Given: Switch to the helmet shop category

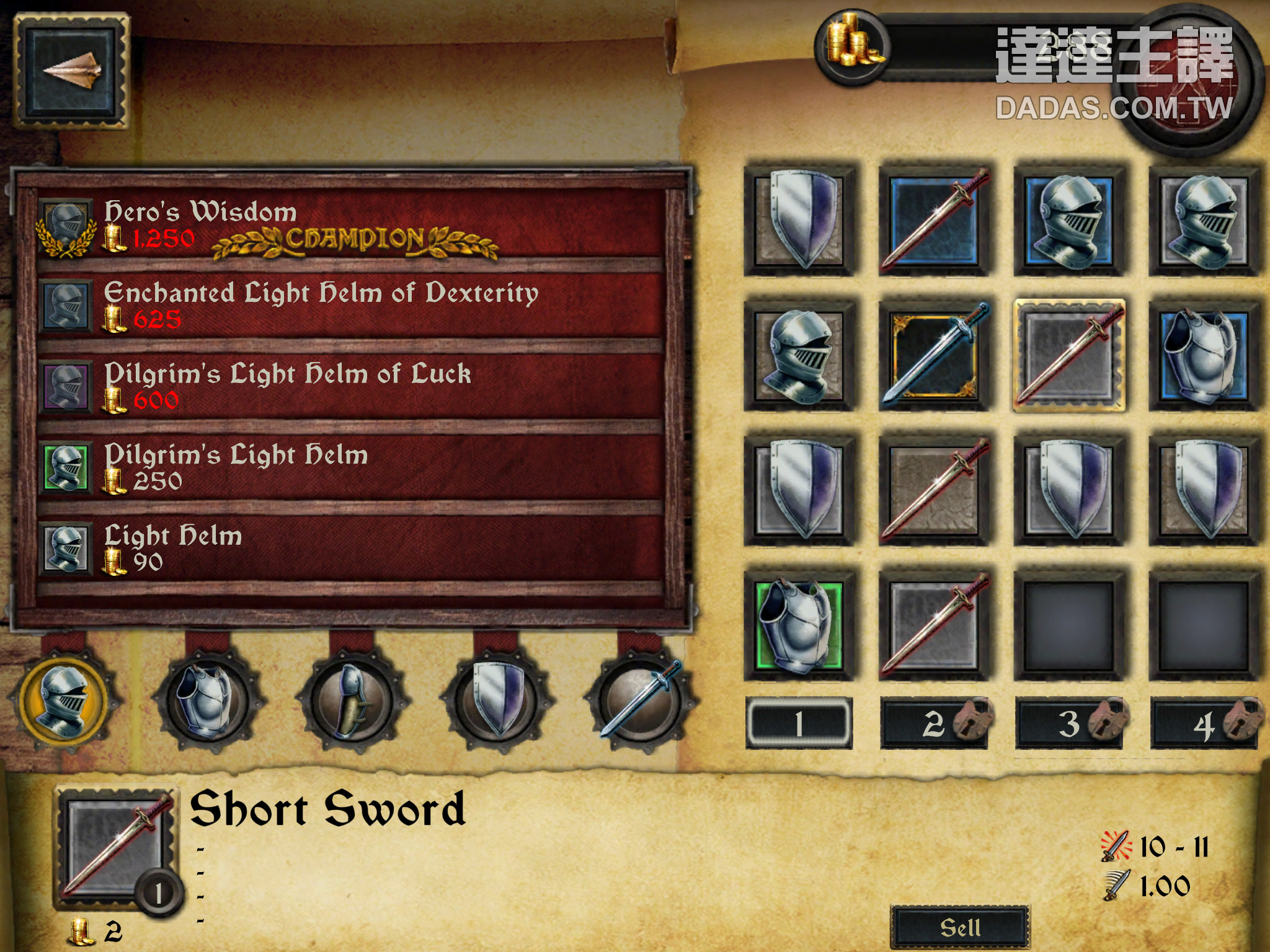Looking at the screenshot, I should (x=64, y=700).
